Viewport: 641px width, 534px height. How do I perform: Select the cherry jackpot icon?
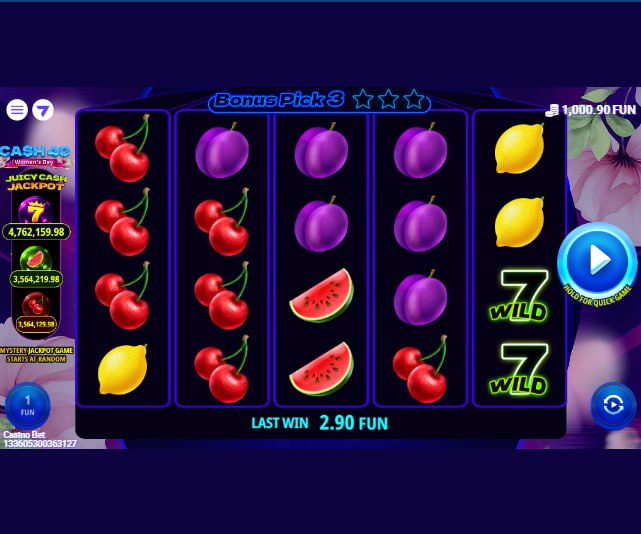36,303
